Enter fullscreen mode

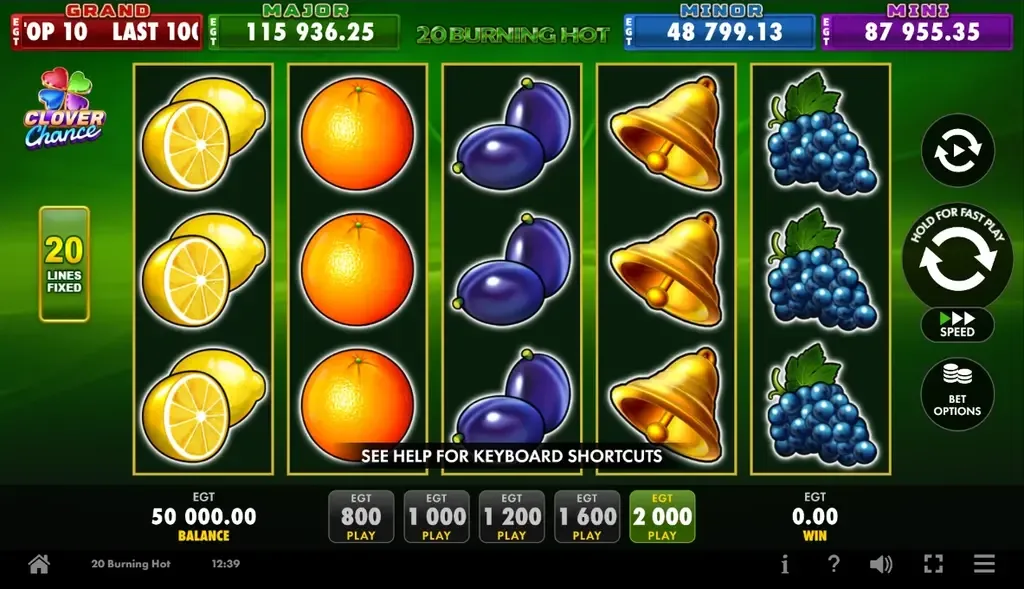(933, 564)
